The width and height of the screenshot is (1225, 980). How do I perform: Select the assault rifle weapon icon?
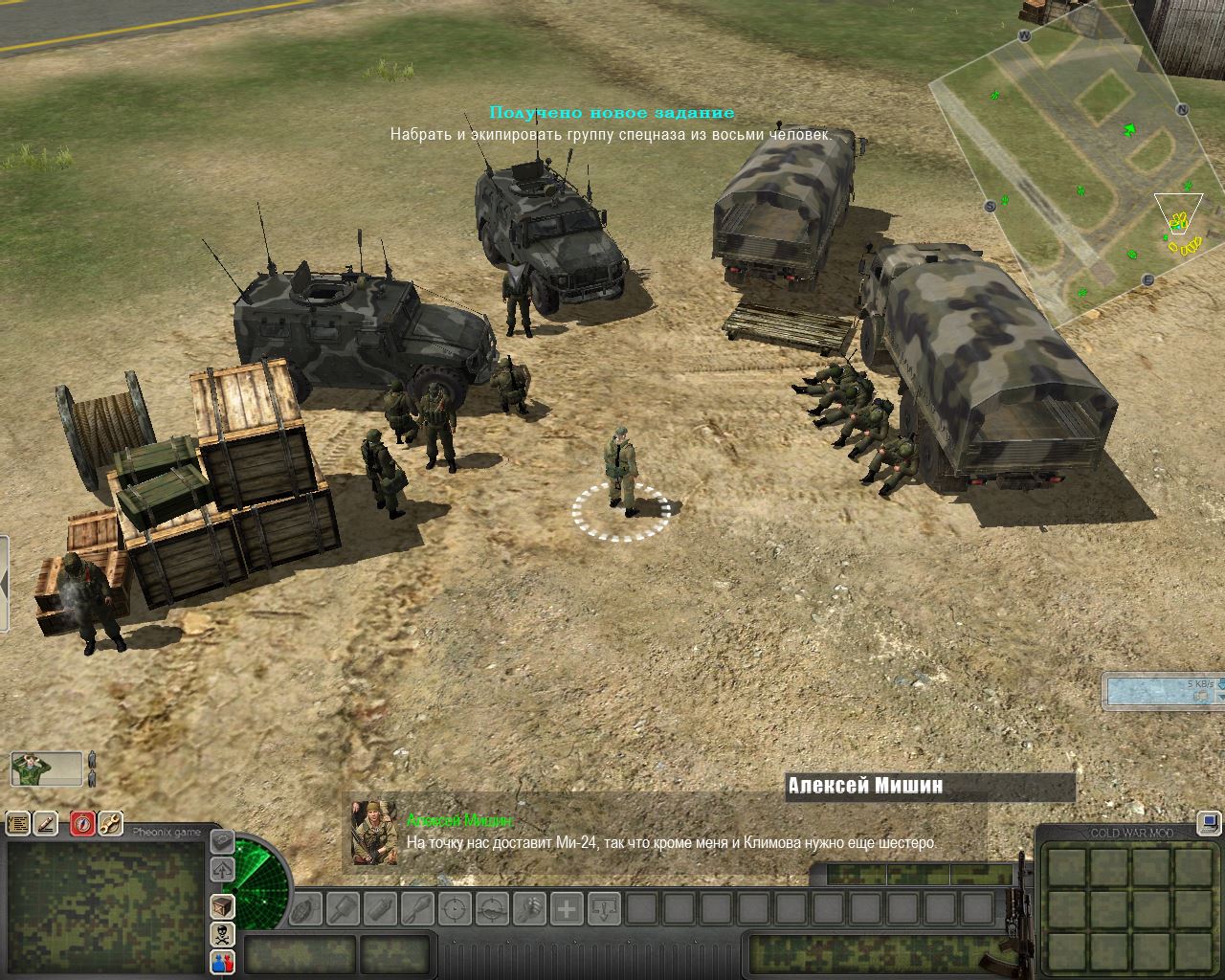click(x=1020, y=919)
